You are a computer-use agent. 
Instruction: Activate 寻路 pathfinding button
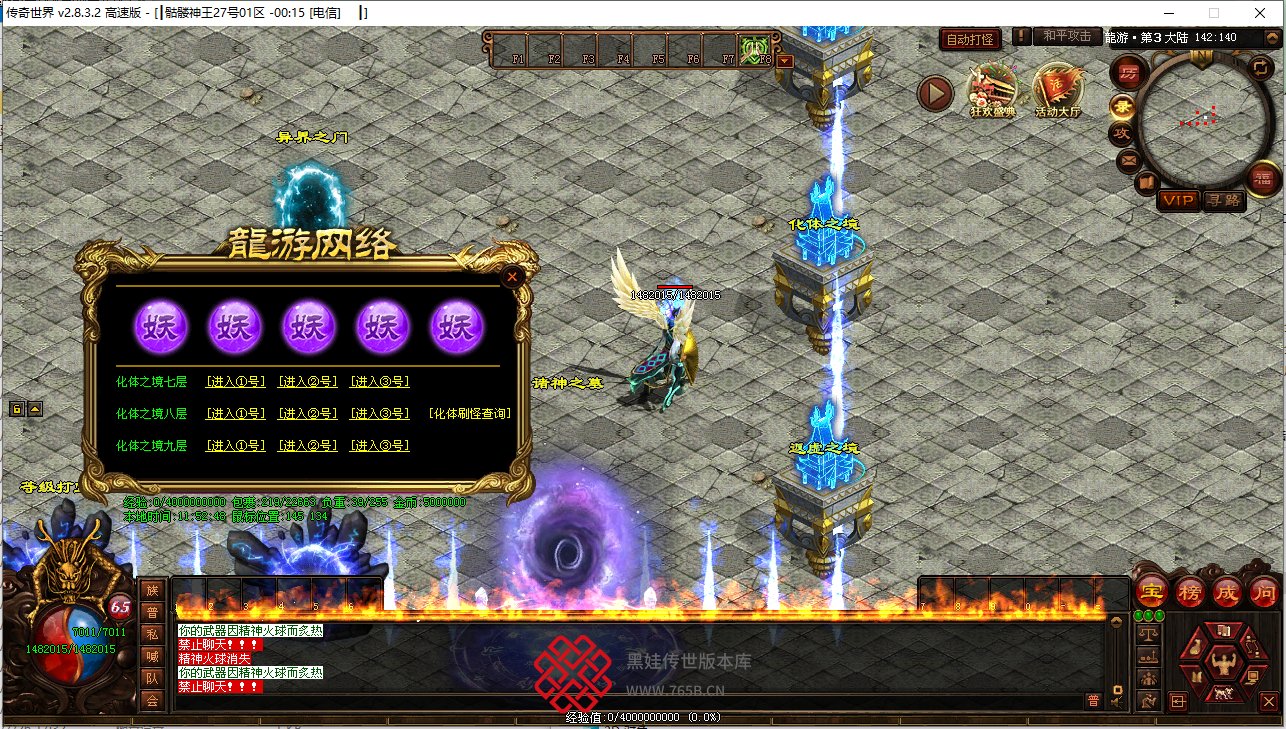click(x=1222, y=200)
